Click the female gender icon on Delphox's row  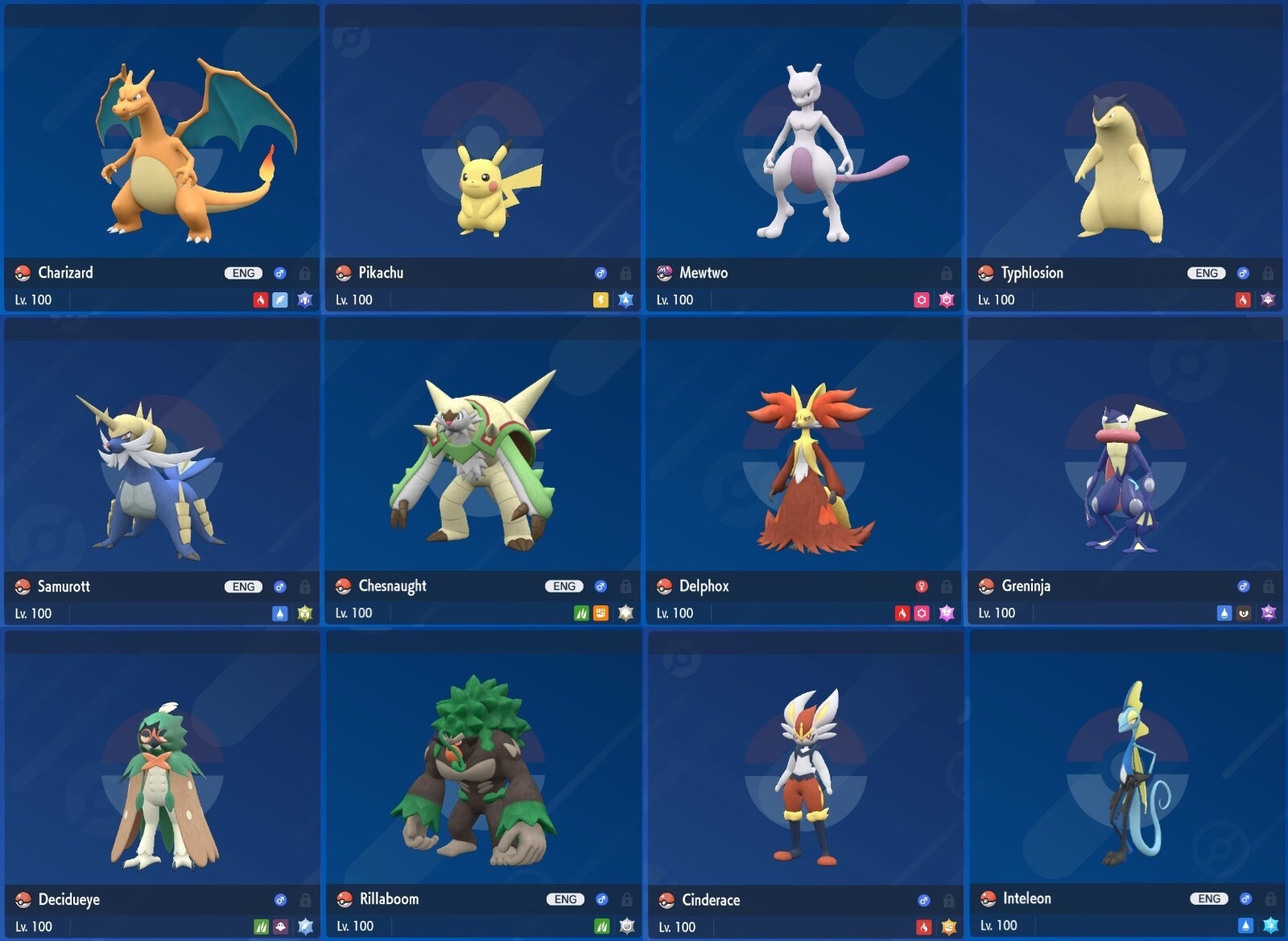click(x=923, y=586)
